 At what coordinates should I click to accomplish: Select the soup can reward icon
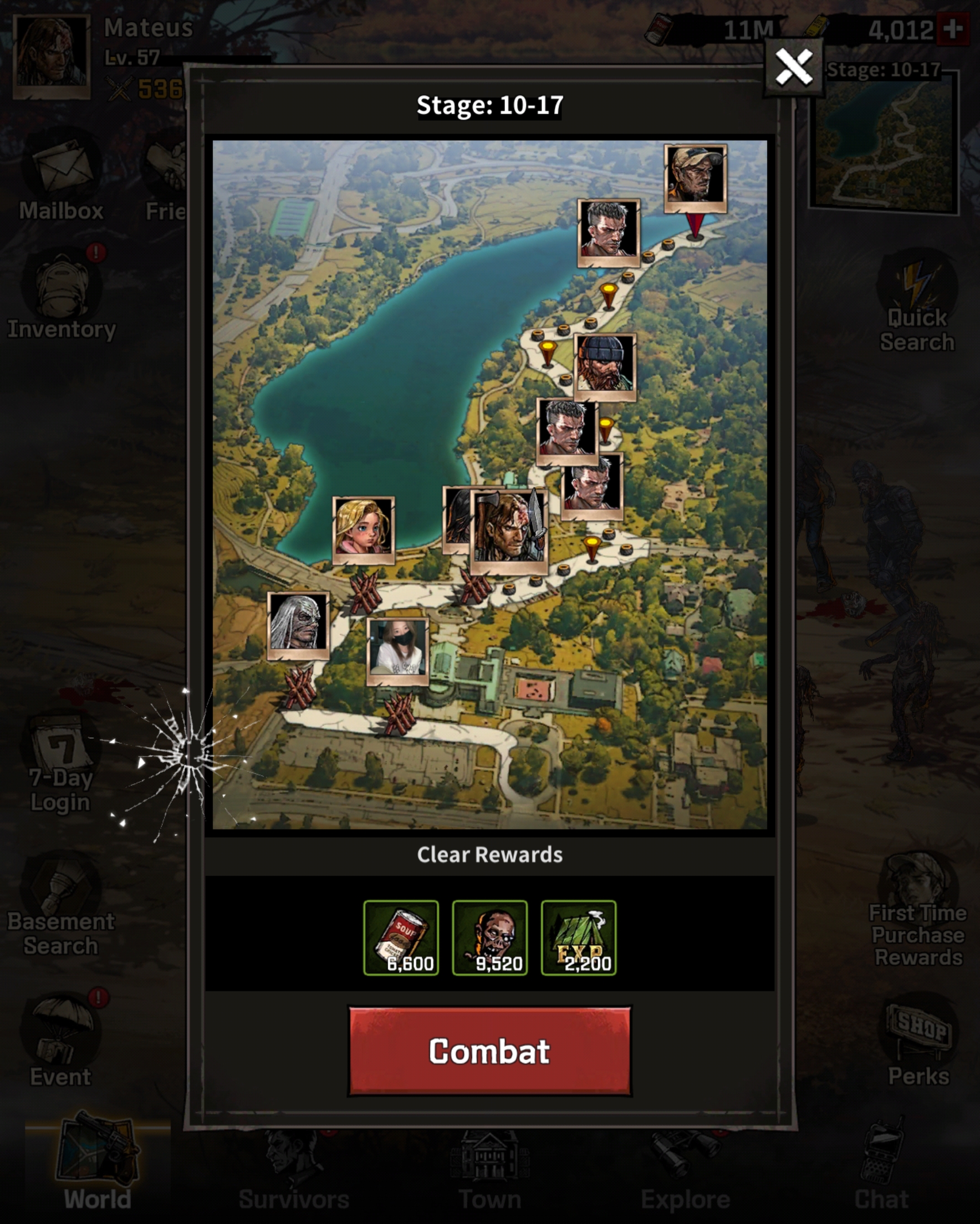pos(401,937)
